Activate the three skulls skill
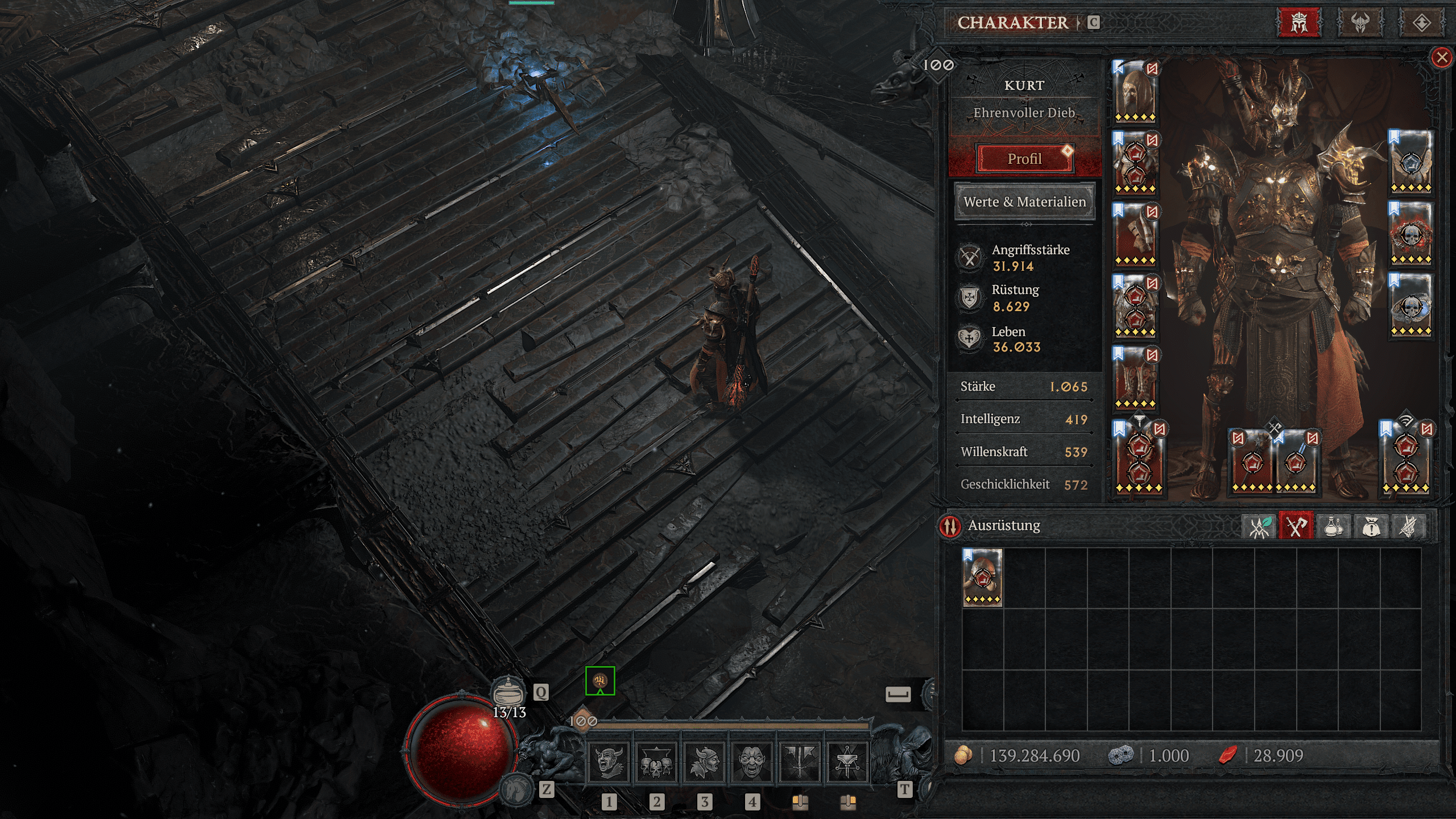This screenshot has height=819, width=1456. pyautogui.click(x=656, y=762)
